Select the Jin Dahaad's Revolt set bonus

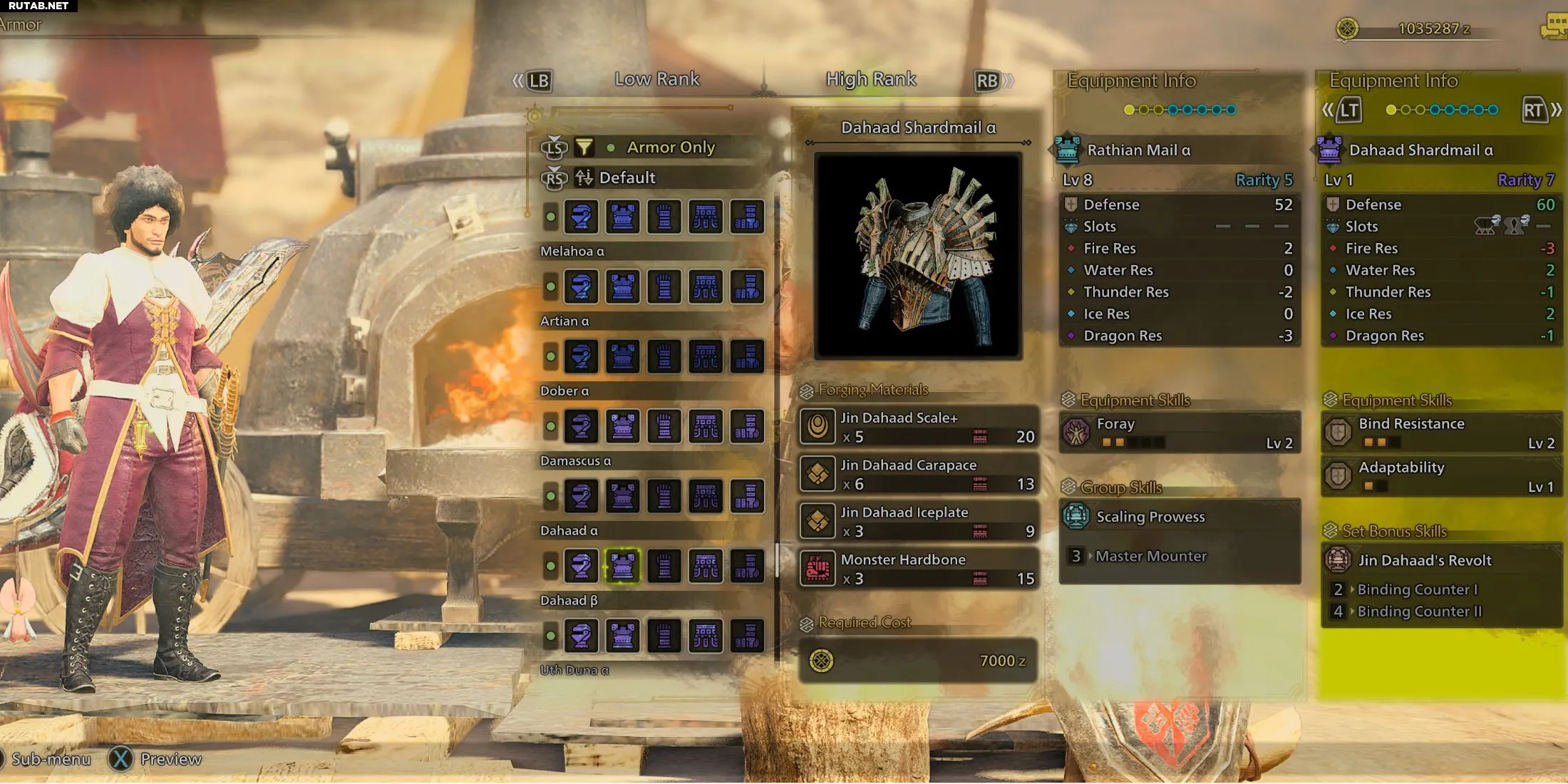click(1441, 560)
